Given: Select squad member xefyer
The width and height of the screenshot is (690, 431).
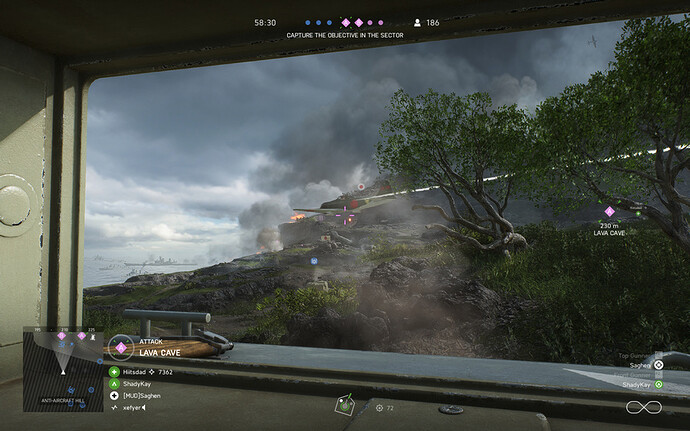Looking at the screenshot, I should [126, 408].
